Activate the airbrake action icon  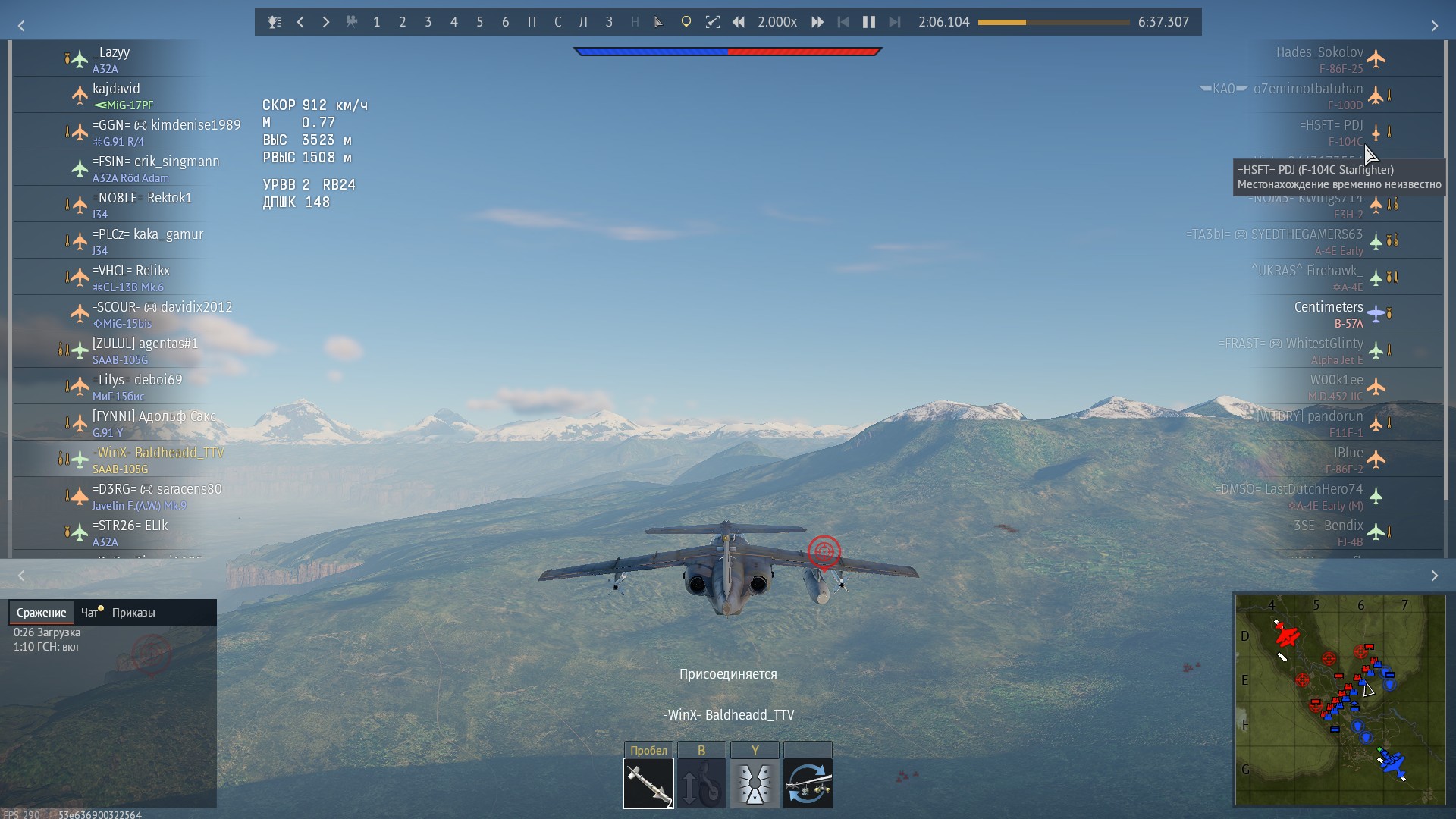[x=755, y=783]
